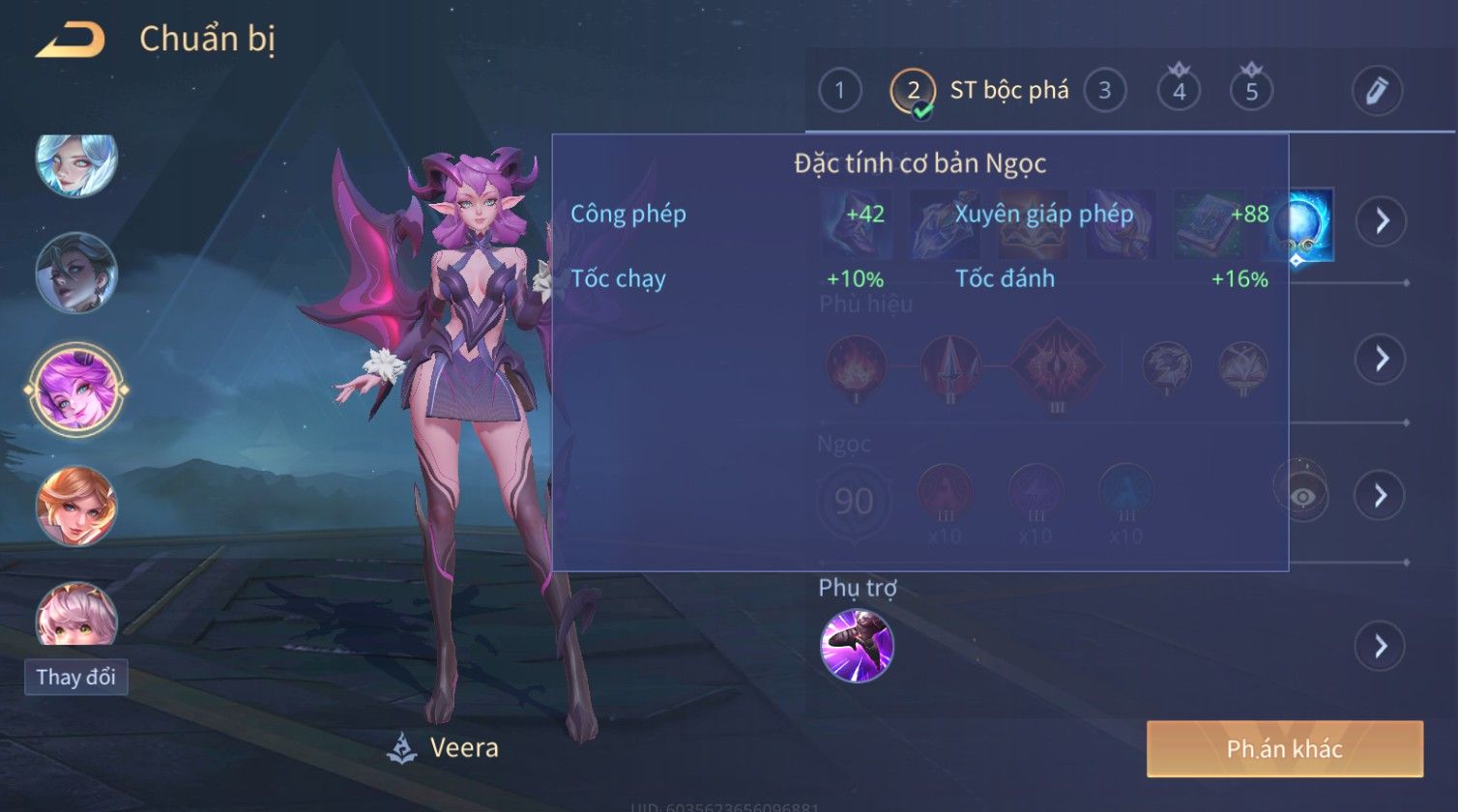Click the Thay đổi button
The width and height of the screenshot is (1458, 812).
point(75,677)
